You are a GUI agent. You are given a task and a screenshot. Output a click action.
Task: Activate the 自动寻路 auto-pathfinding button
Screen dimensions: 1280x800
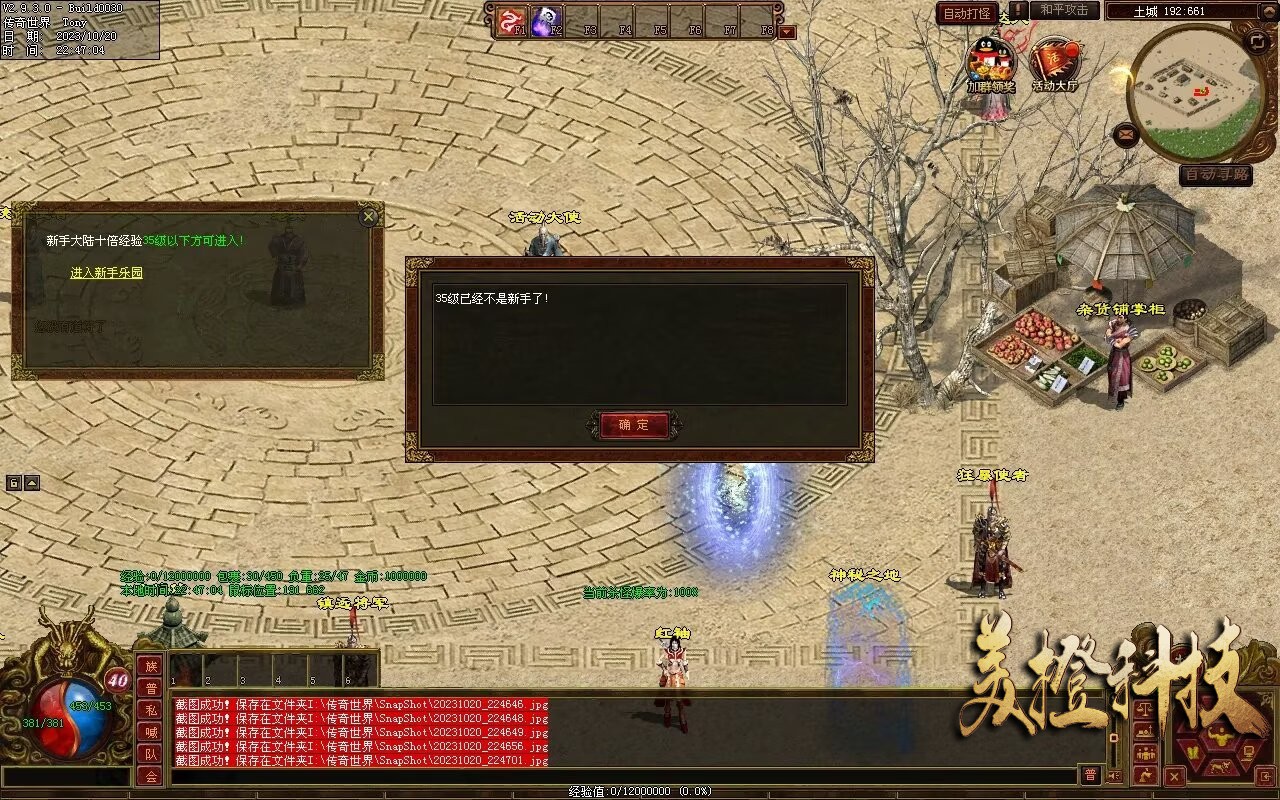tap(1215, 175)
